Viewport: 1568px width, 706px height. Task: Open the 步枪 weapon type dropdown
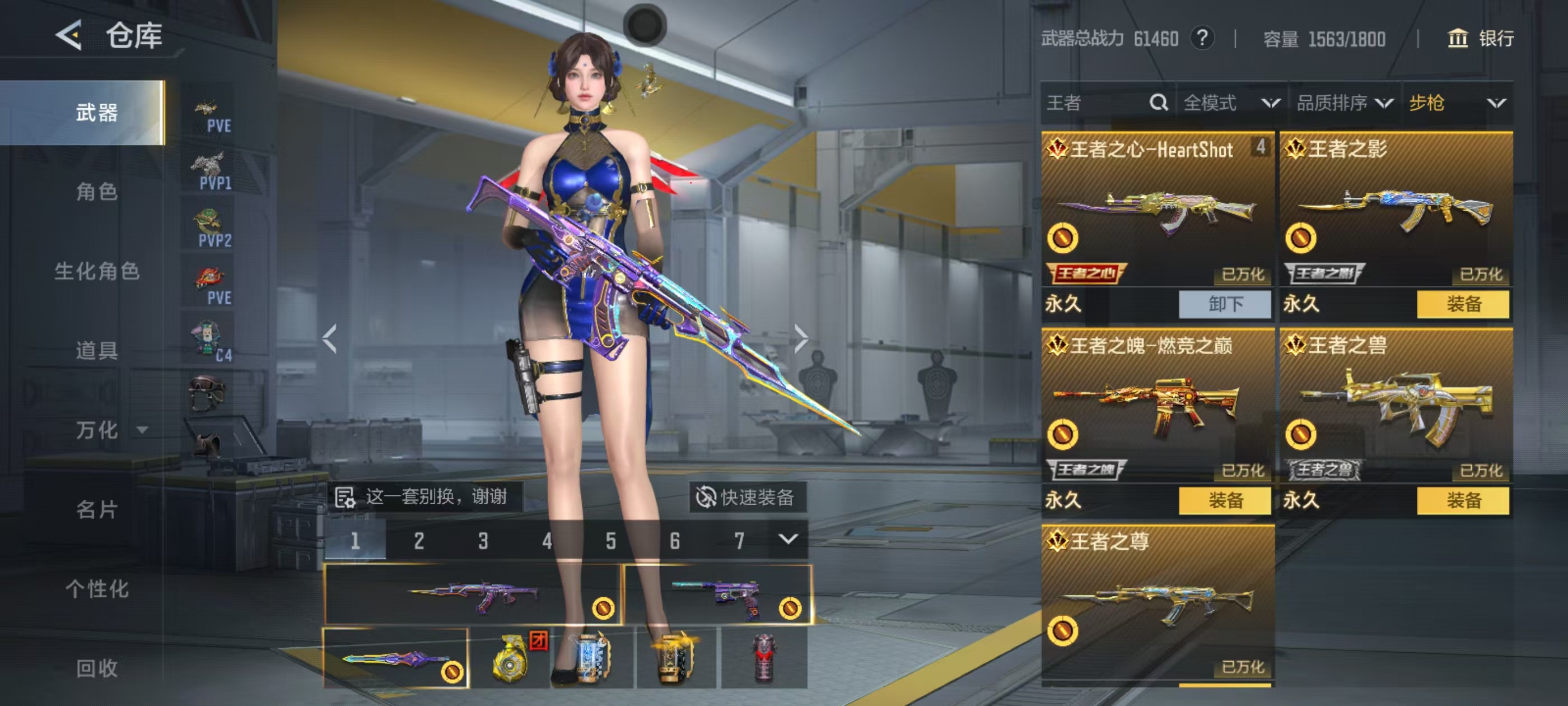point(1457,103)
